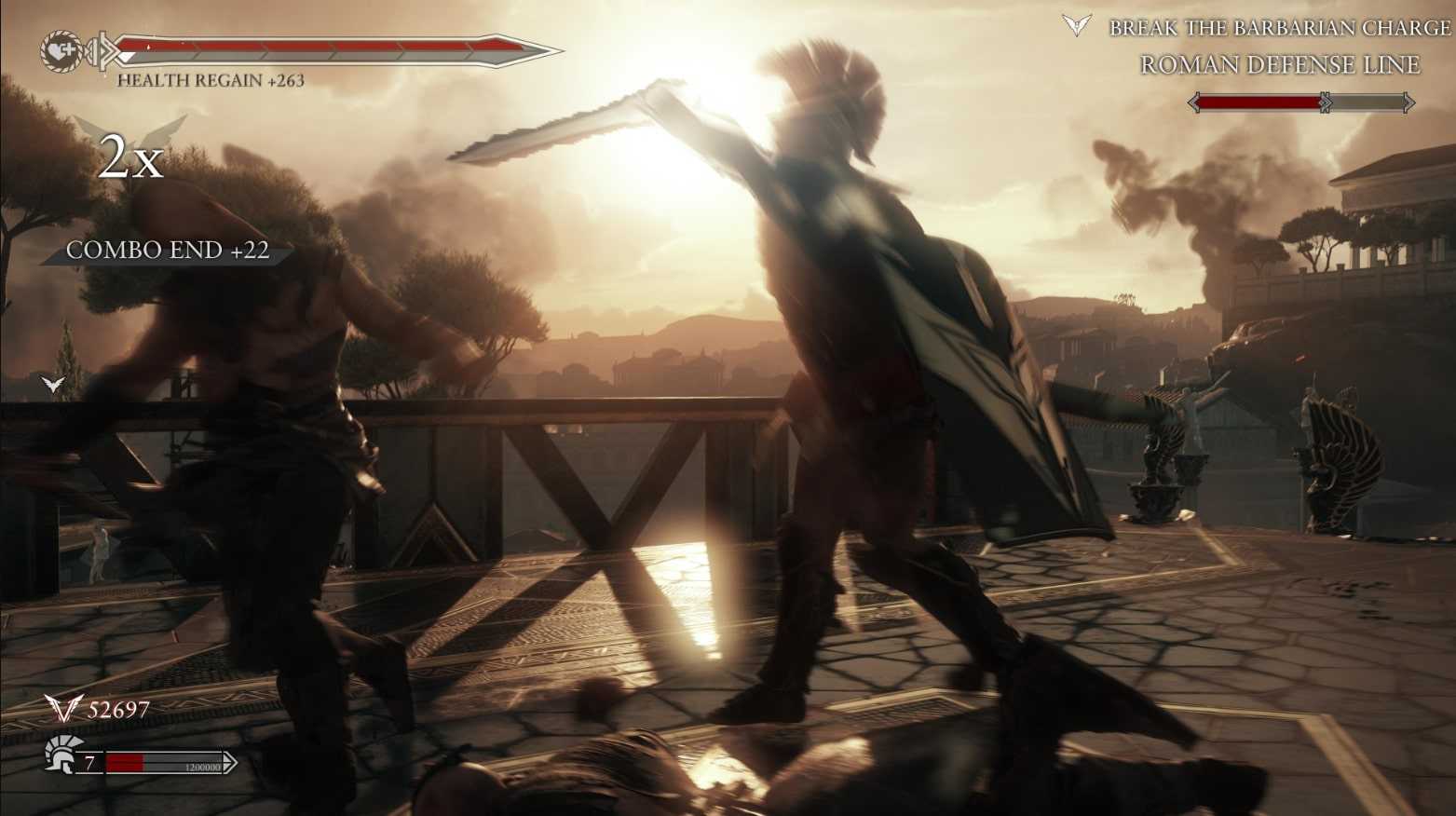Click the eagle waypoint marker
This screenshot has height=816, width=1456.
click(53, 384)
